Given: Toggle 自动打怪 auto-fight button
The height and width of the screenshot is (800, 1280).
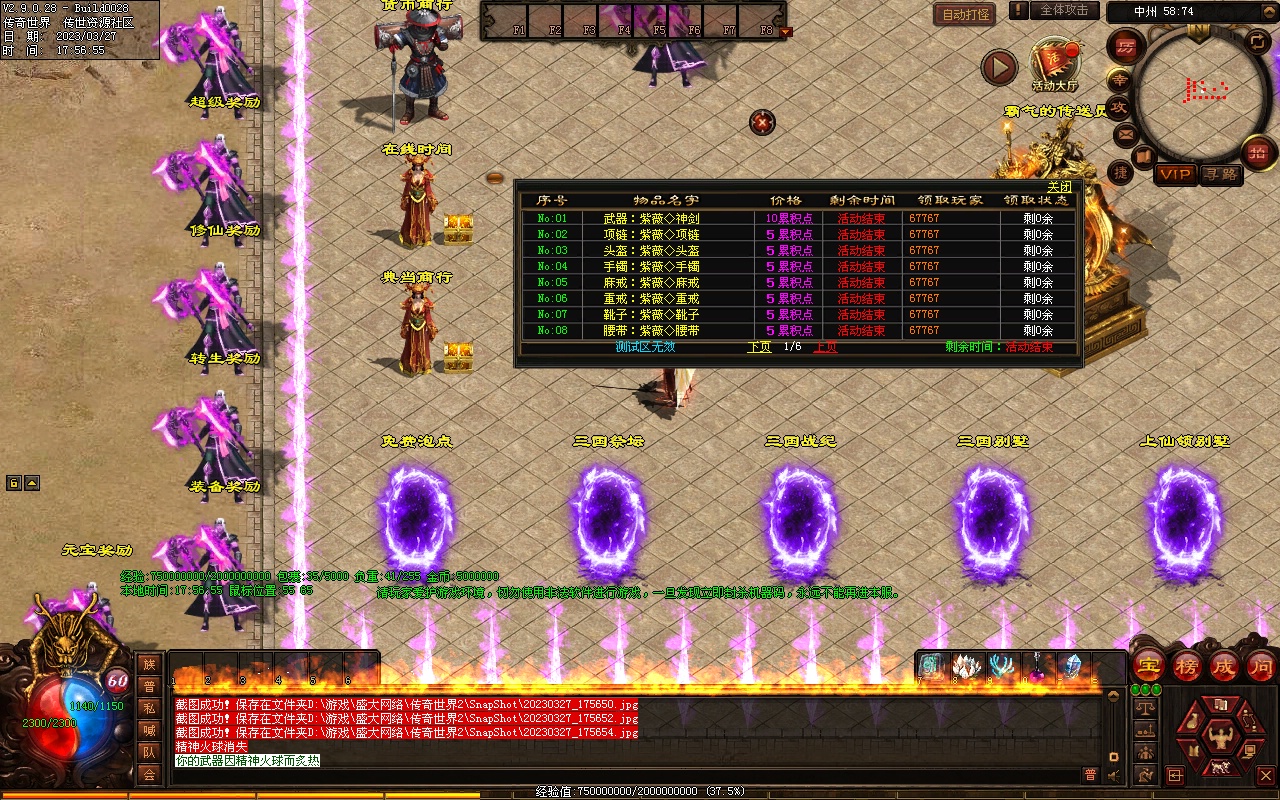Looking at the screenshot, I should [965, 14].
